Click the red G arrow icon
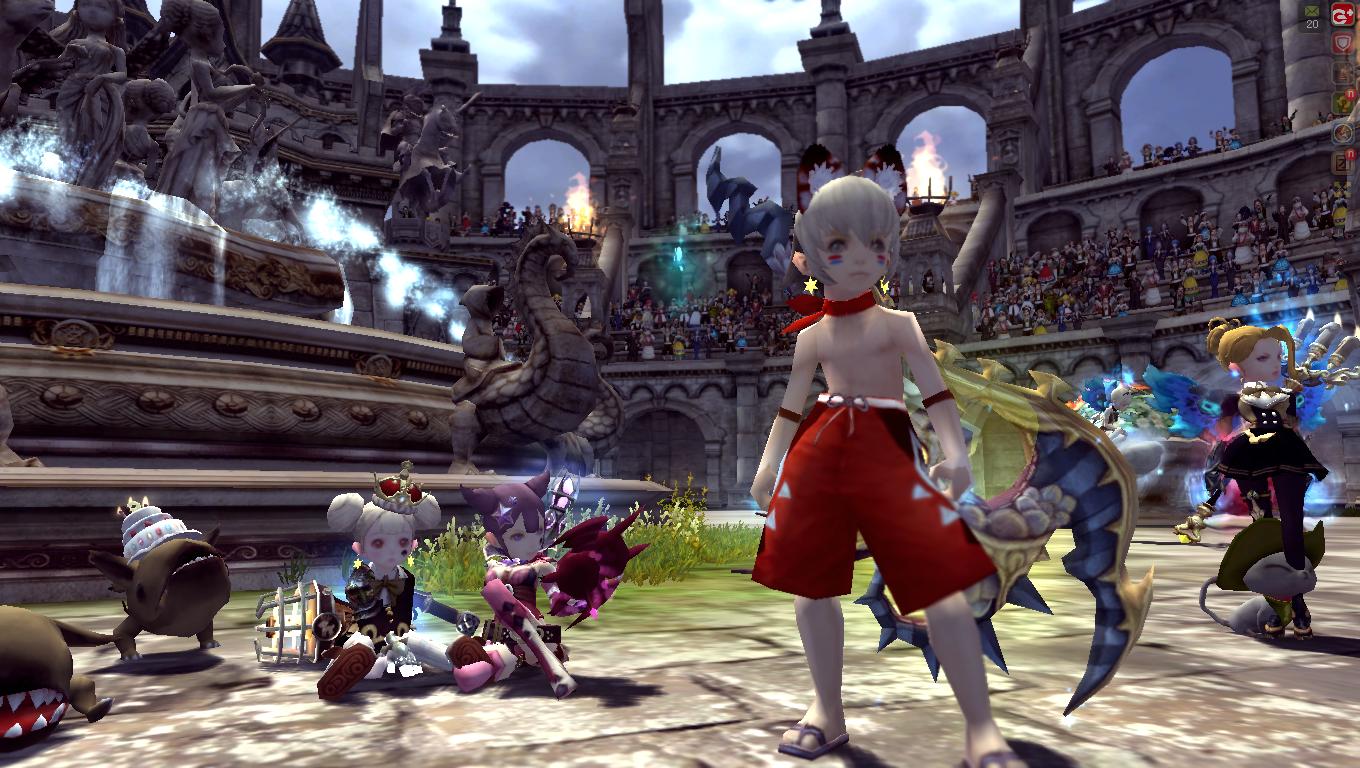 tap(1342, 16)
